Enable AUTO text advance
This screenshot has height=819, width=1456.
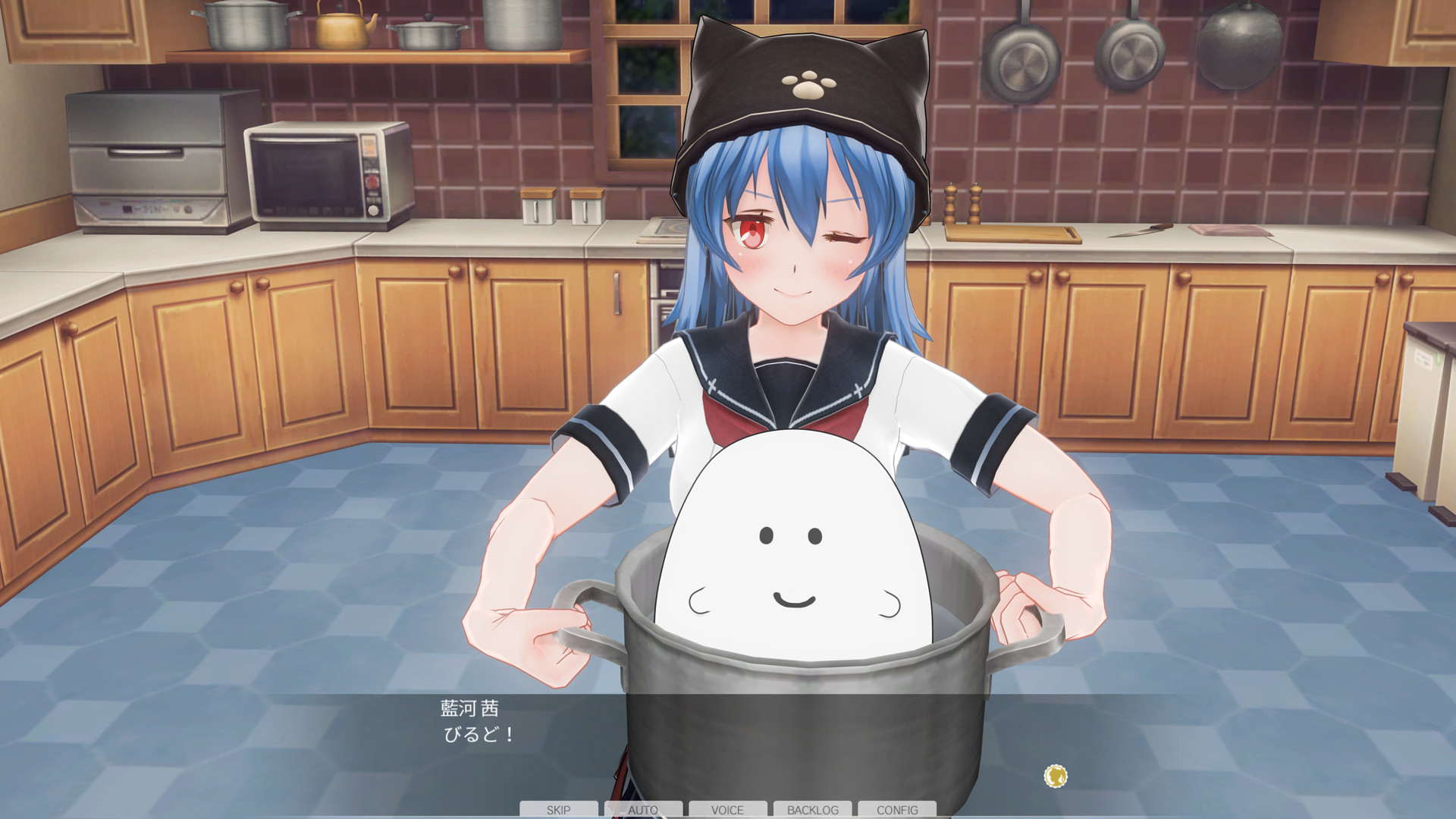(643, 809)
